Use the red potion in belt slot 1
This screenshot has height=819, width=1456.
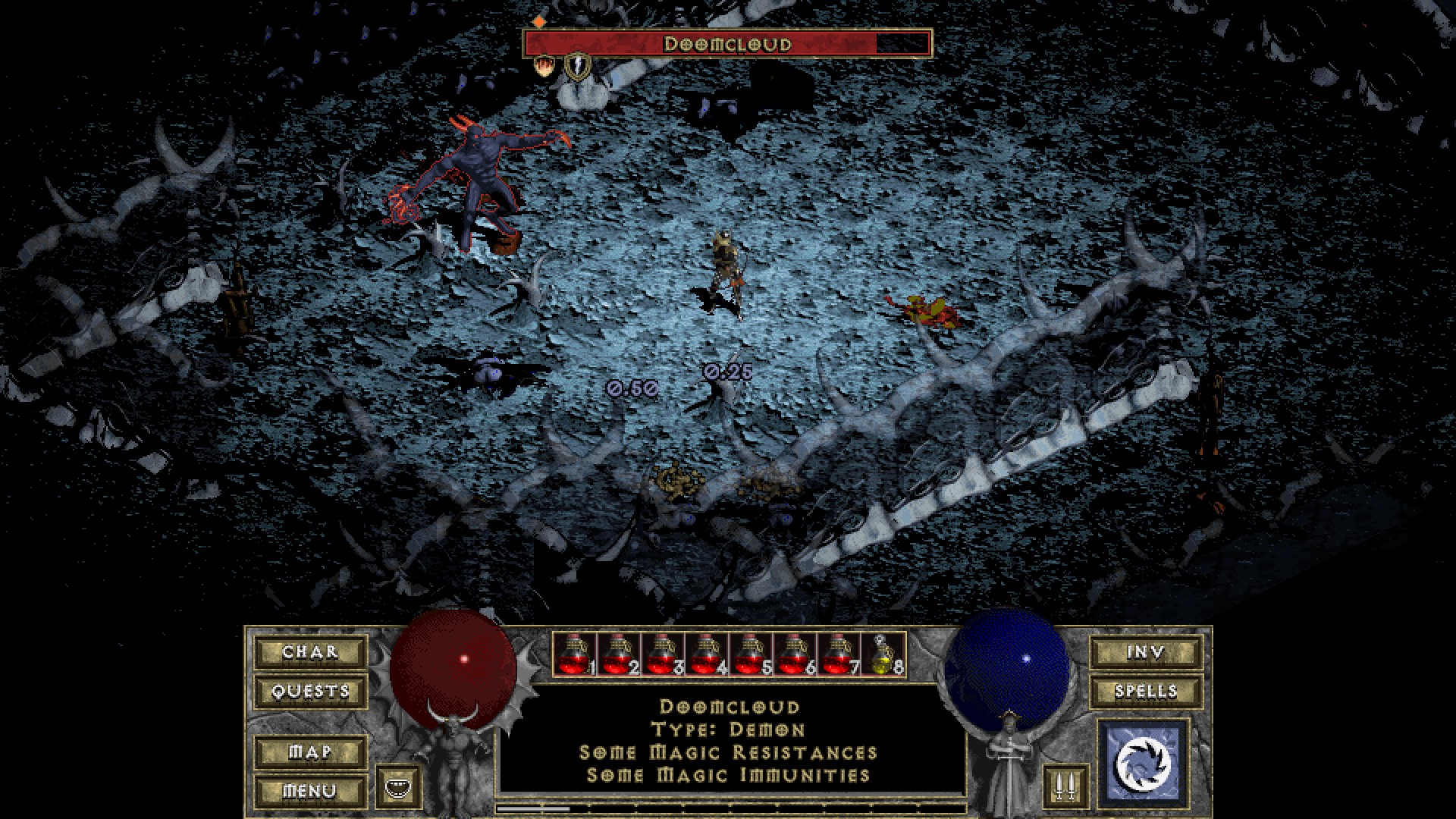[x=575, y=655]
